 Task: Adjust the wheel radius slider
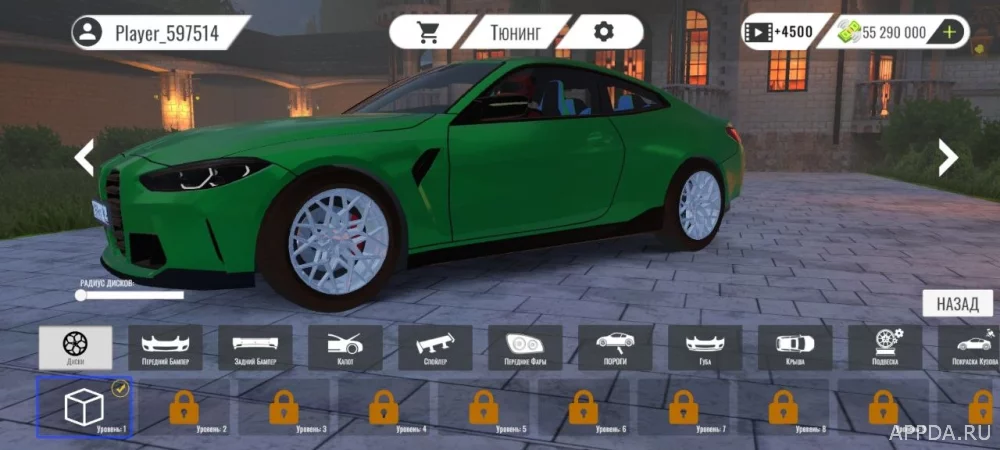pos(82,295)
